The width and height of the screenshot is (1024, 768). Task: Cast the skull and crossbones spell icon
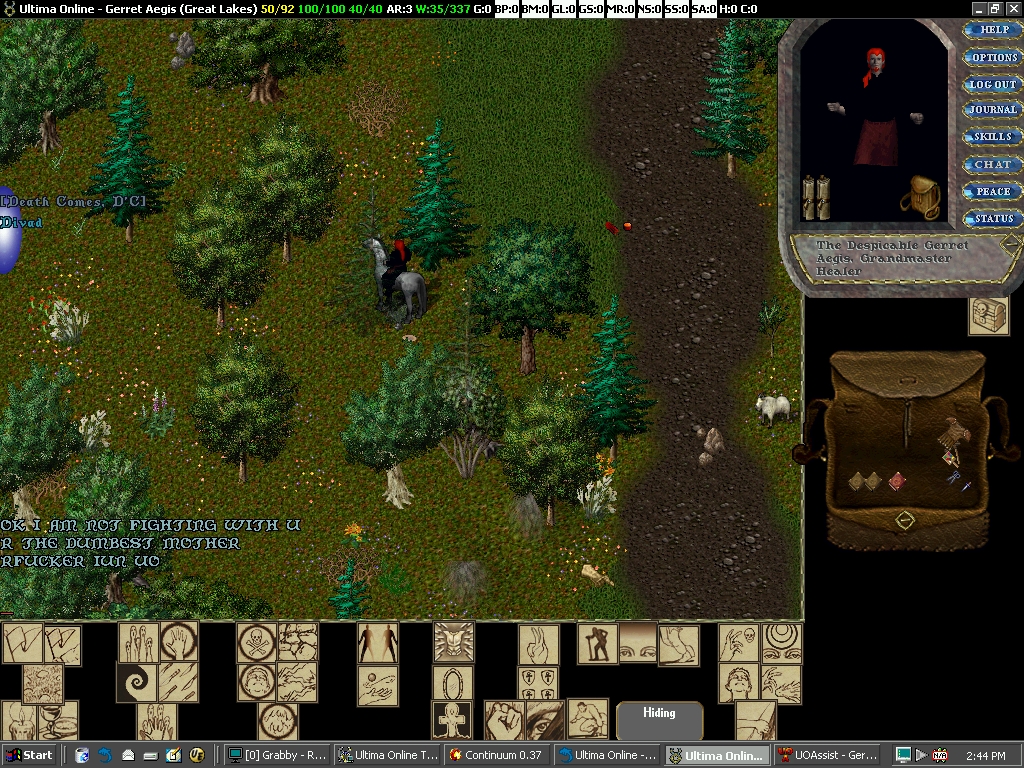point(257,642)
